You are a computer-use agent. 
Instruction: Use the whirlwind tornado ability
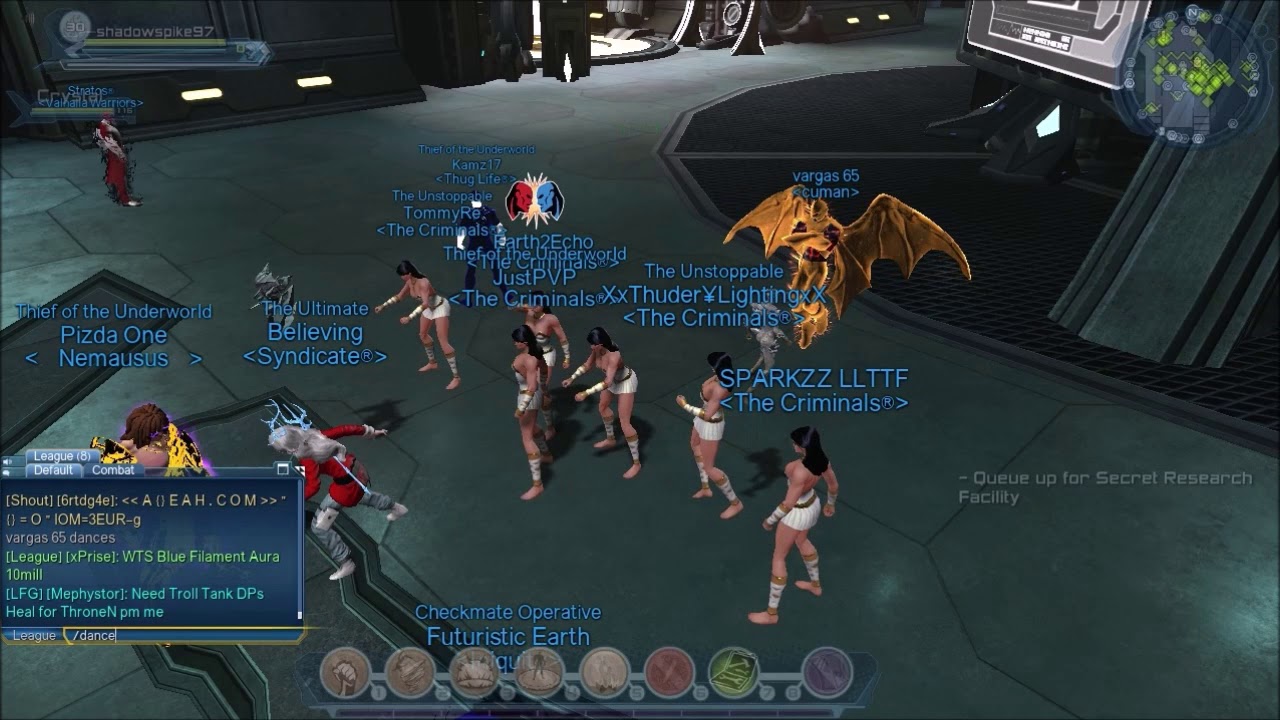410,672
